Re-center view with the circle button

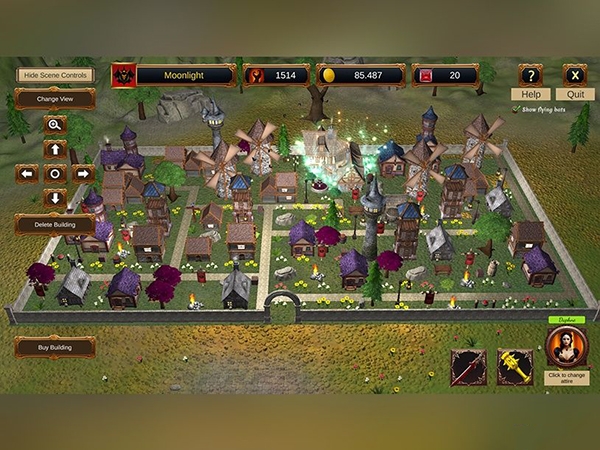click(x=55, y=173)
